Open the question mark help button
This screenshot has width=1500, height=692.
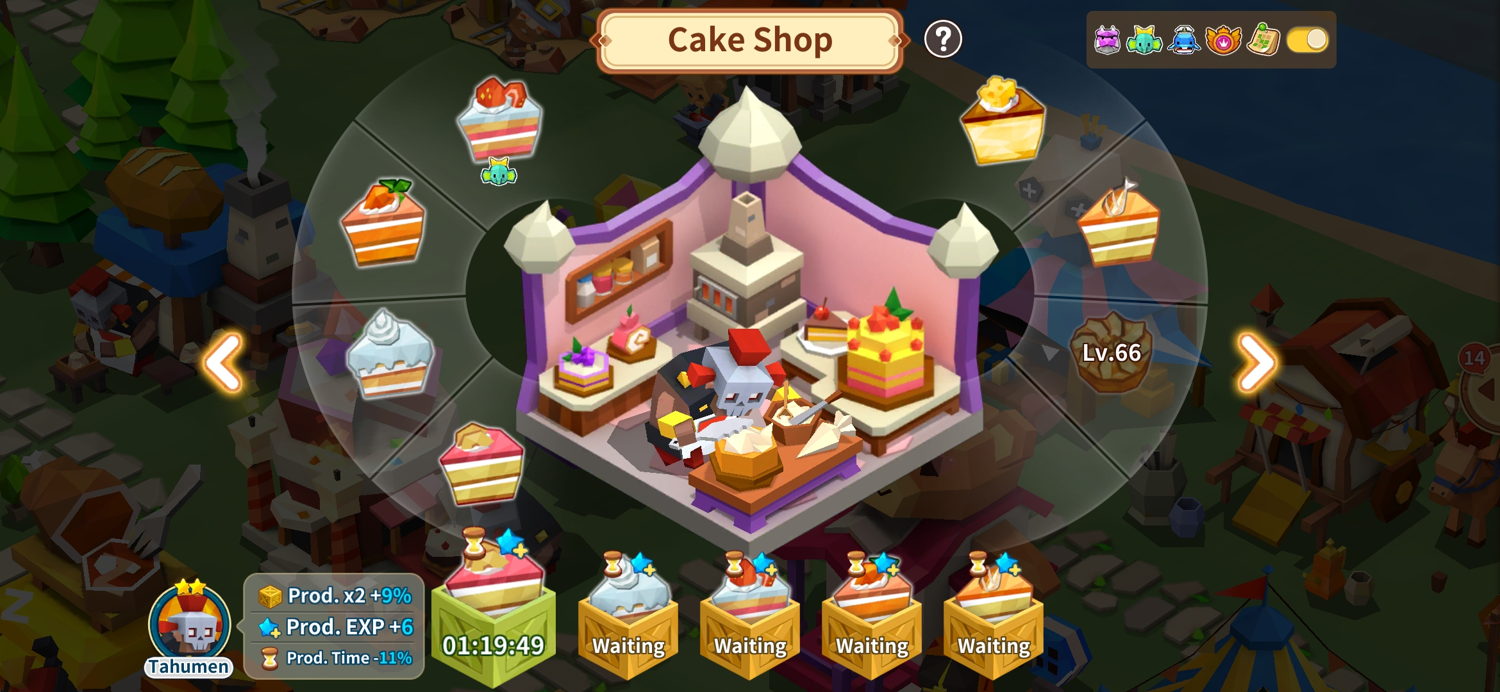pos(942,40)
